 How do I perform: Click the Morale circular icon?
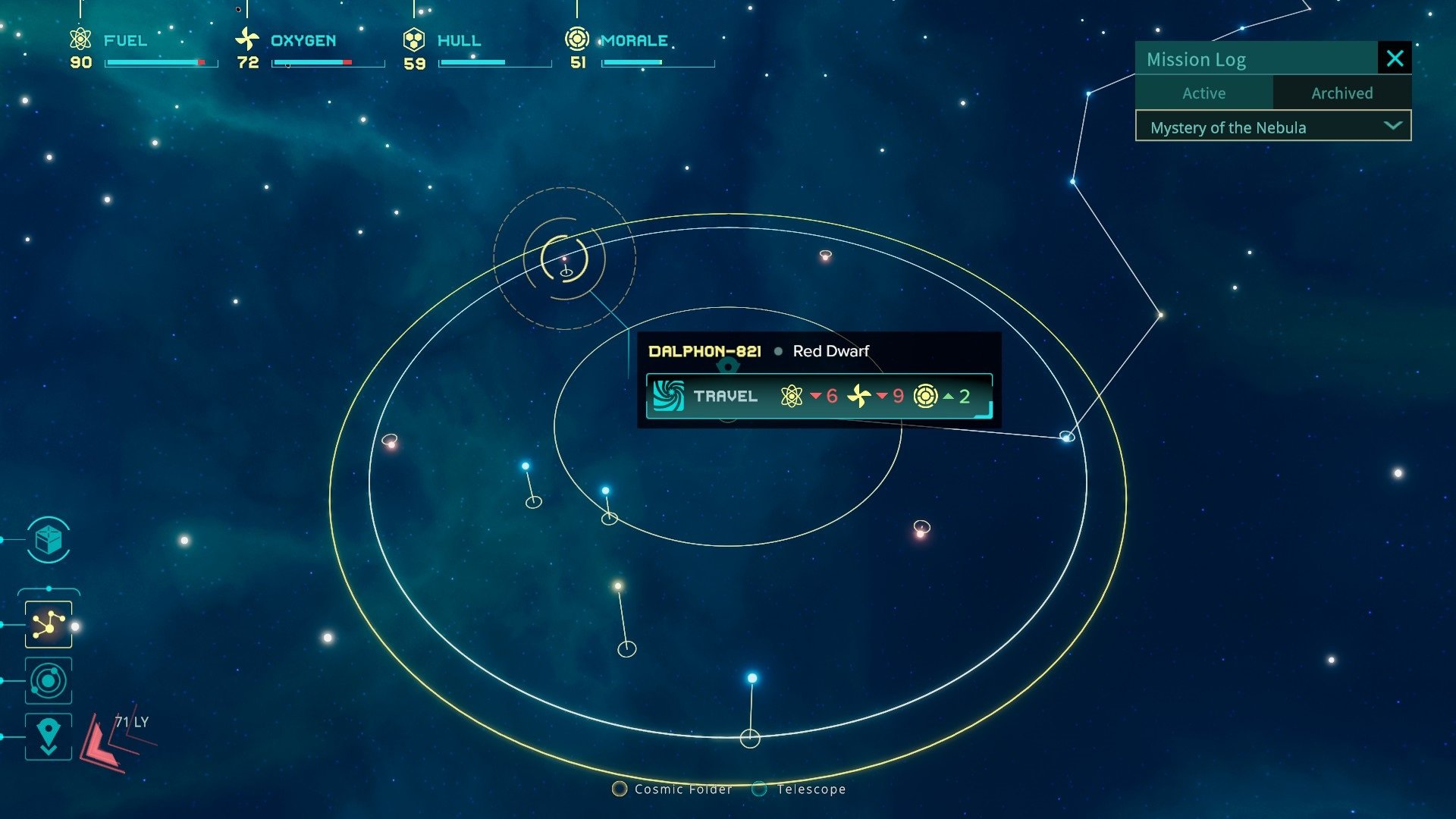coord(578,38)
